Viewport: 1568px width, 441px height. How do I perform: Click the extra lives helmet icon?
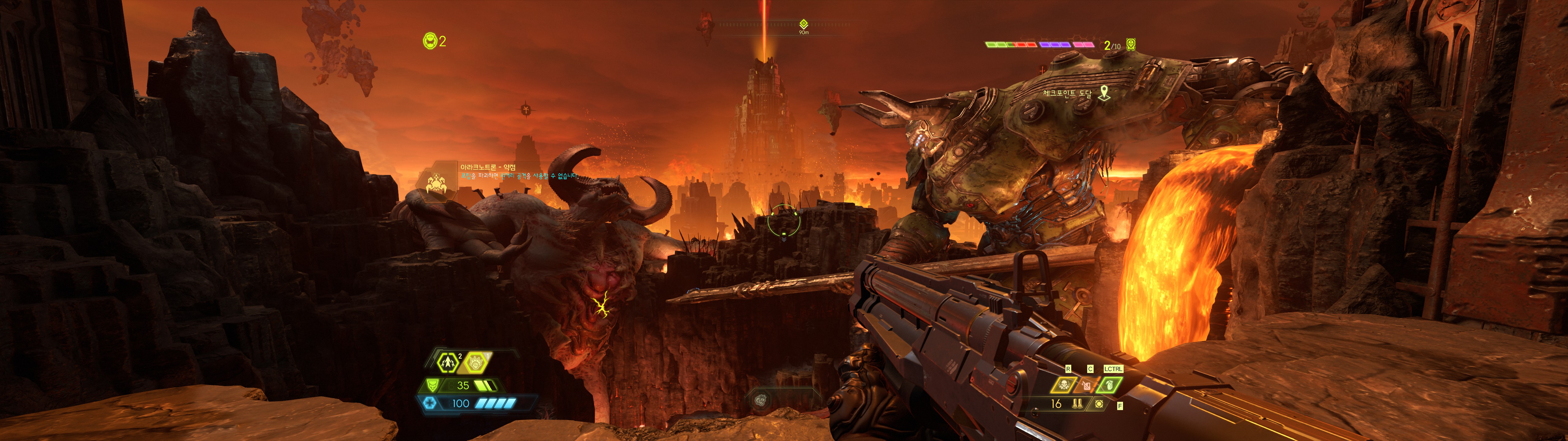point(430,41)
